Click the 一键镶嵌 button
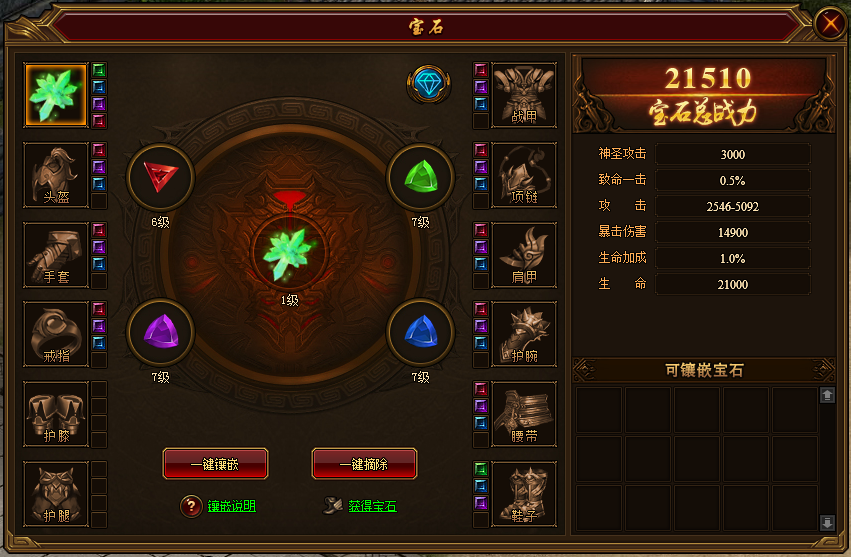851x557 pixels. [215, 463]
